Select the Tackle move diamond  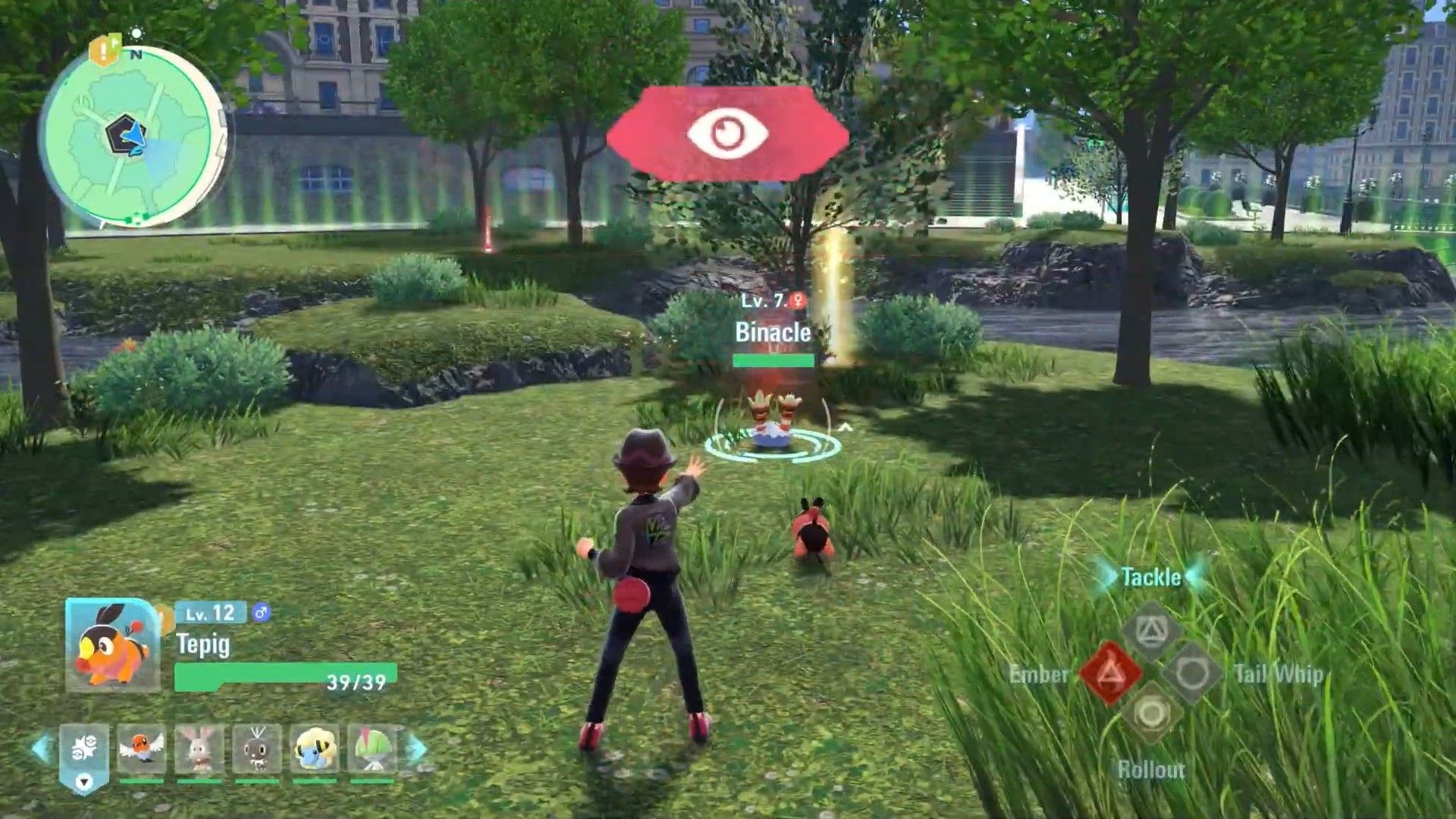(1150, 631)
